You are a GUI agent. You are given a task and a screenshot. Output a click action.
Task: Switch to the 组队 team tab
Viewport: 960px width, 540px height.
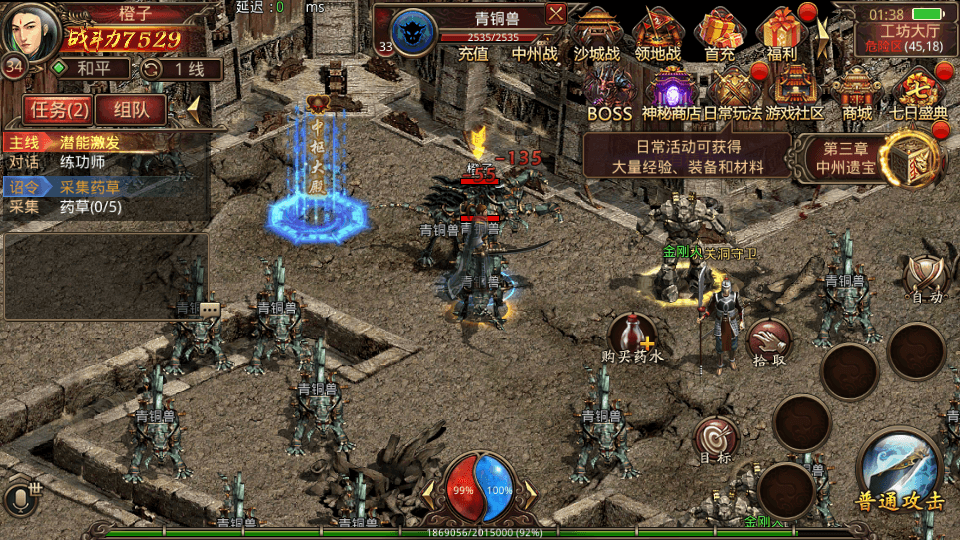pyautogui.click(x=132, y=109)
